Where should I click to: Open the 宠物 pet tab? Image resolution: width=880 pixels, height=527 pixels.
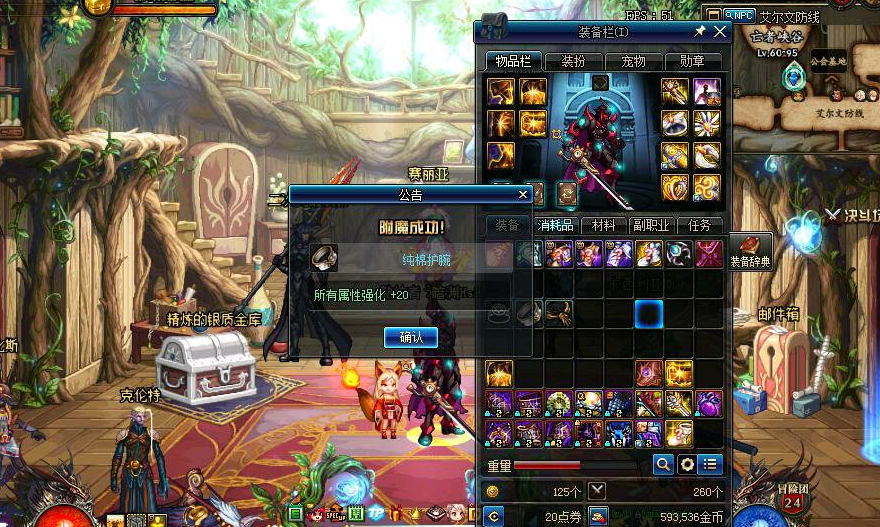[x=633, y=62]
